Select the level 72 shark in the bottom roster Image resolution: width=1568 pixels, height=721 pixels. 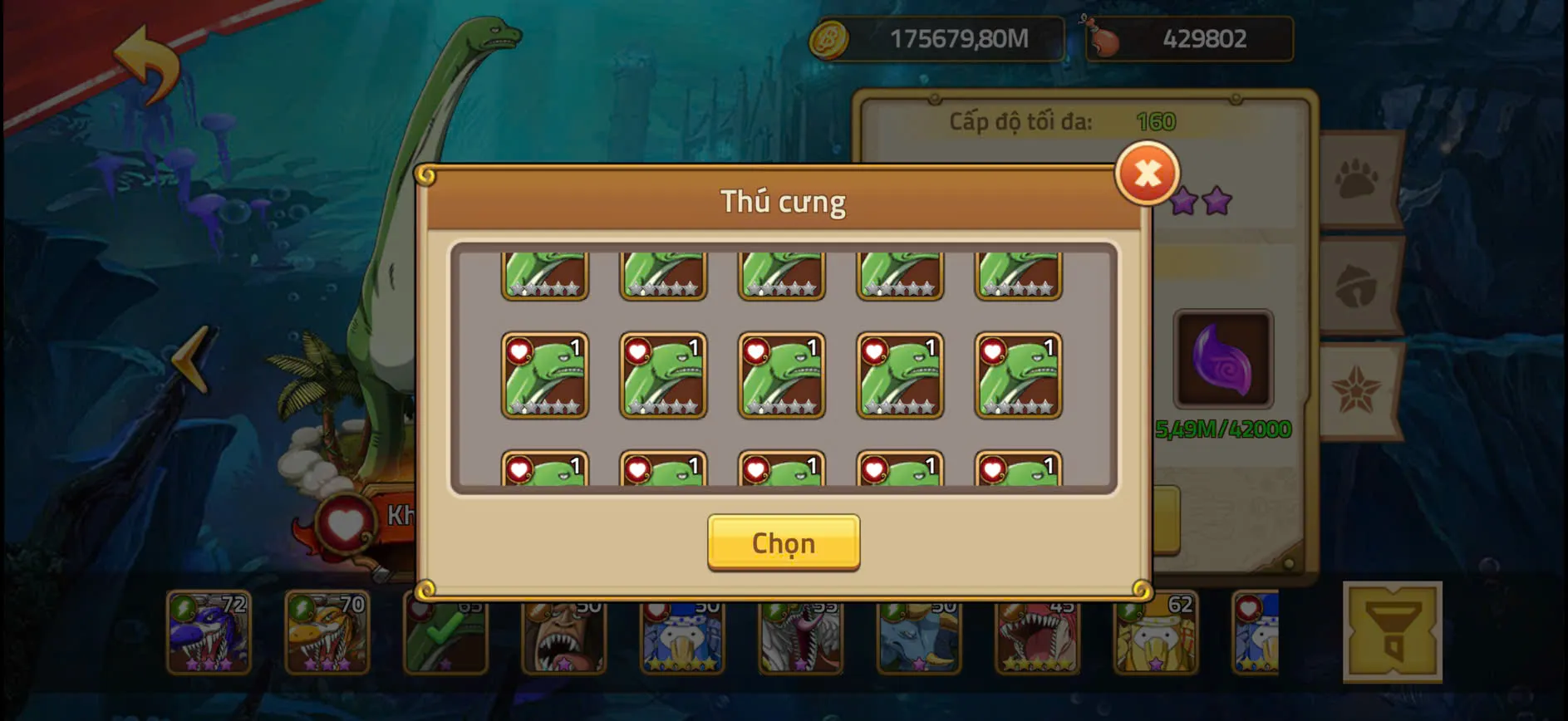(x=209, y=634)
